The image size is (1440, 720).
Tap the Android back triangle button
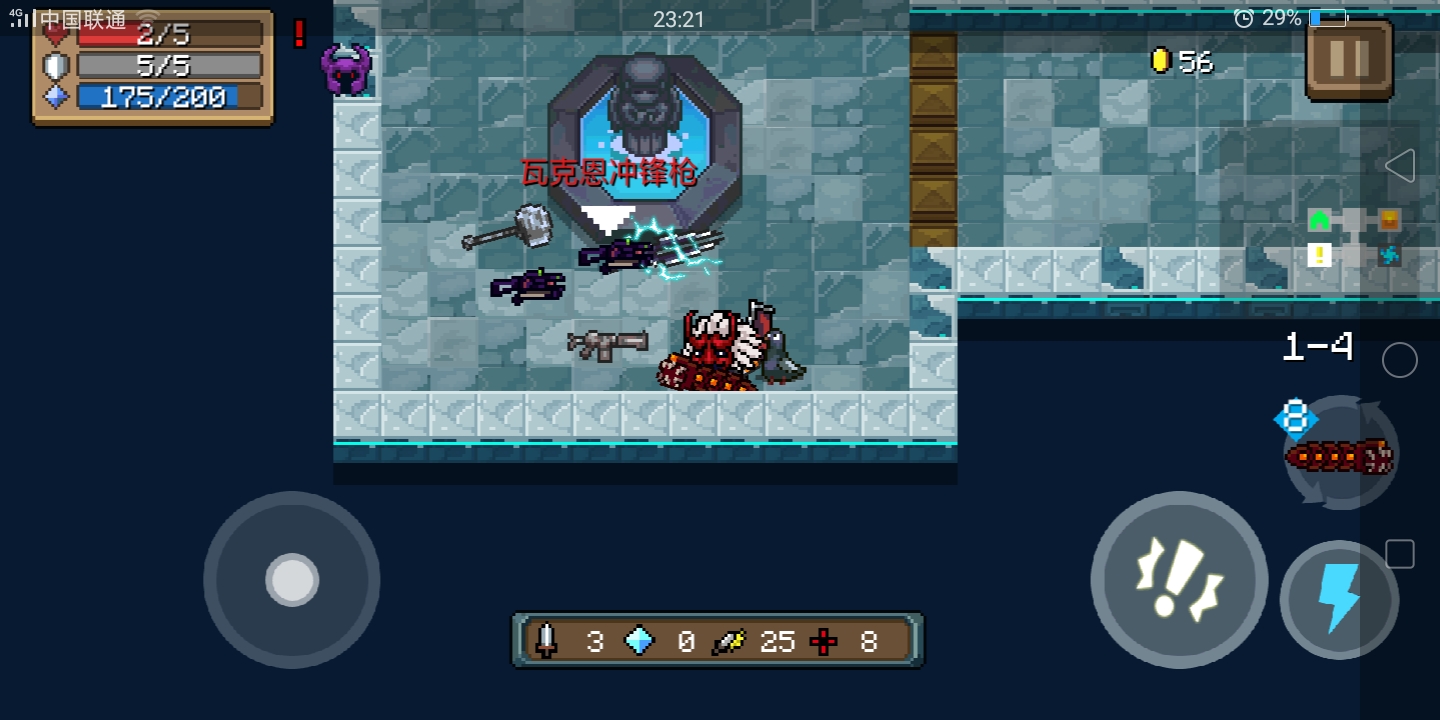1399,166
